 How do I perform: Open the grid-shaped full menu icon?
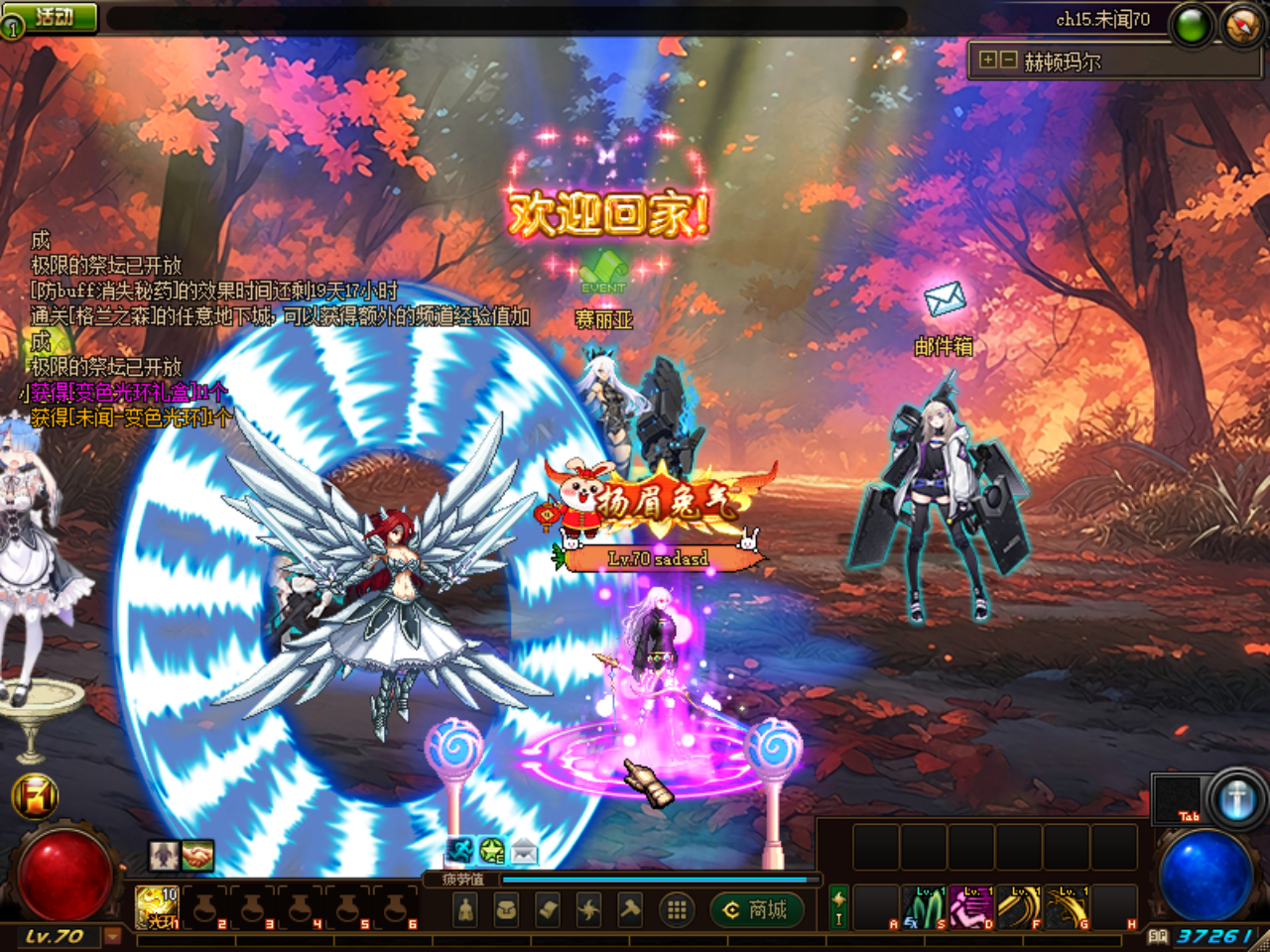tap(677, 911)
